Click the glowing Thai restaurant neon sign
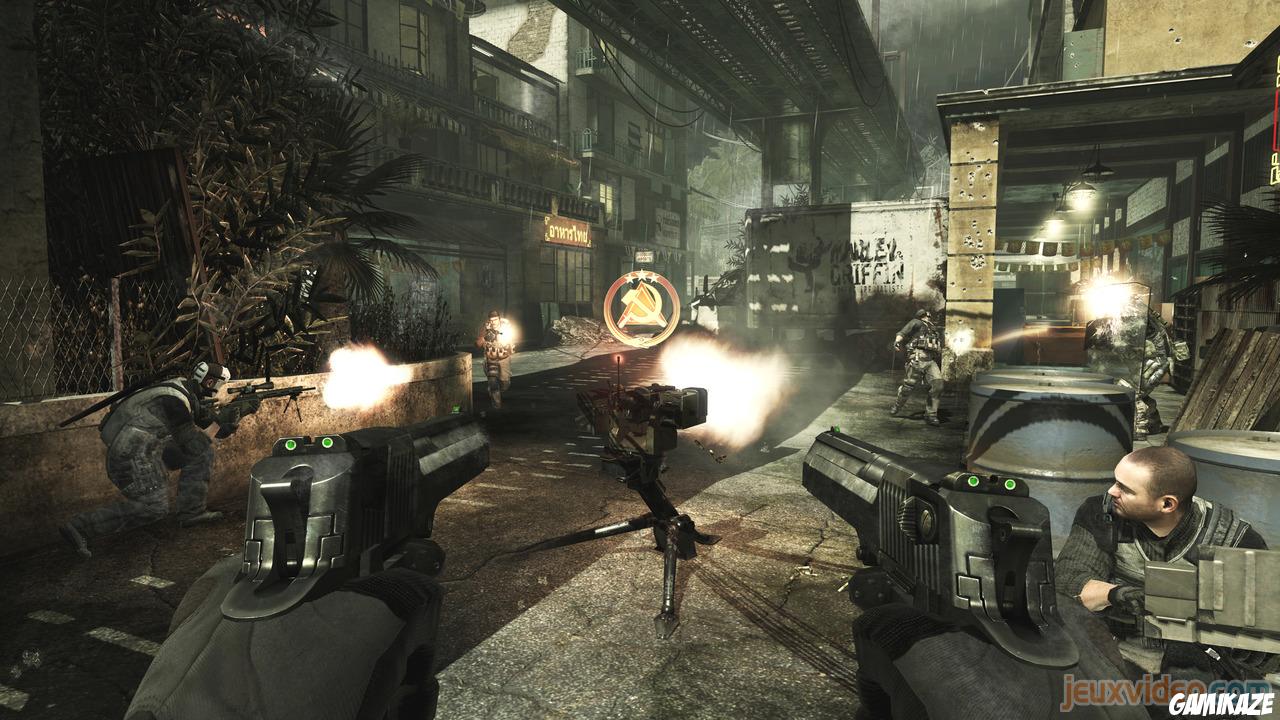 tap(568, 232)
